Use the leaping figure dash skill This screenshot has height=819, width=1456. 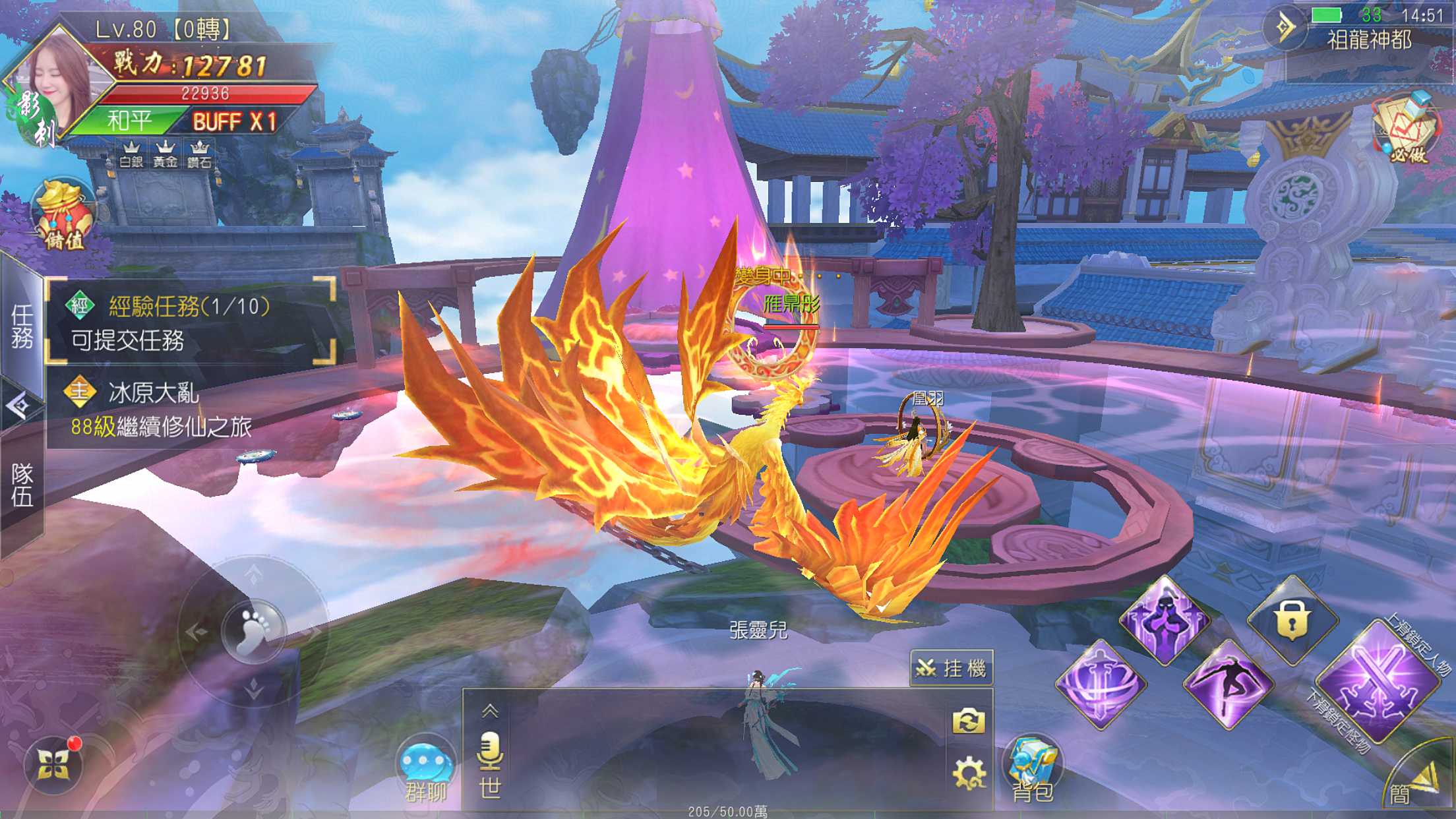(x=1228, y=684)
